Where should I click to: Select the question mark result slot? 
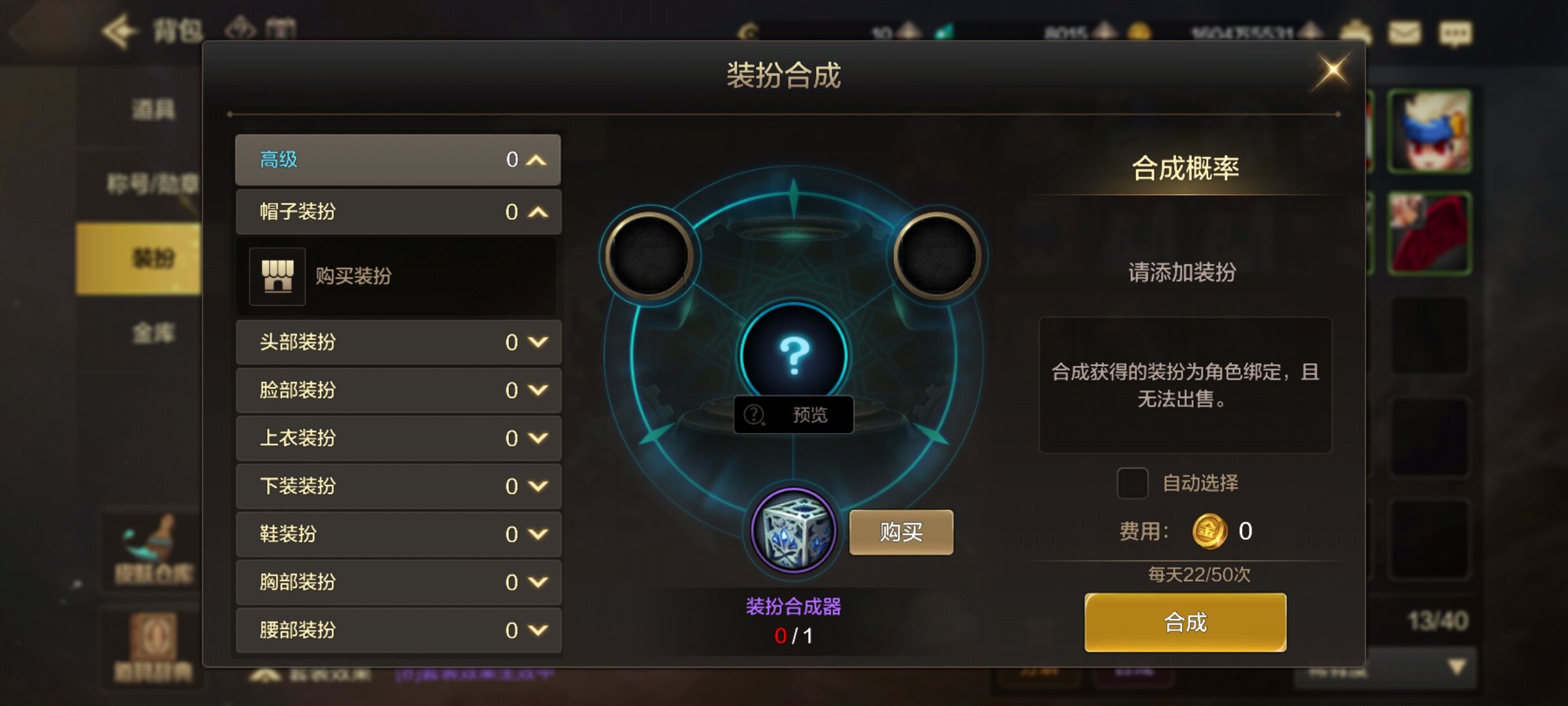(793, 355)
